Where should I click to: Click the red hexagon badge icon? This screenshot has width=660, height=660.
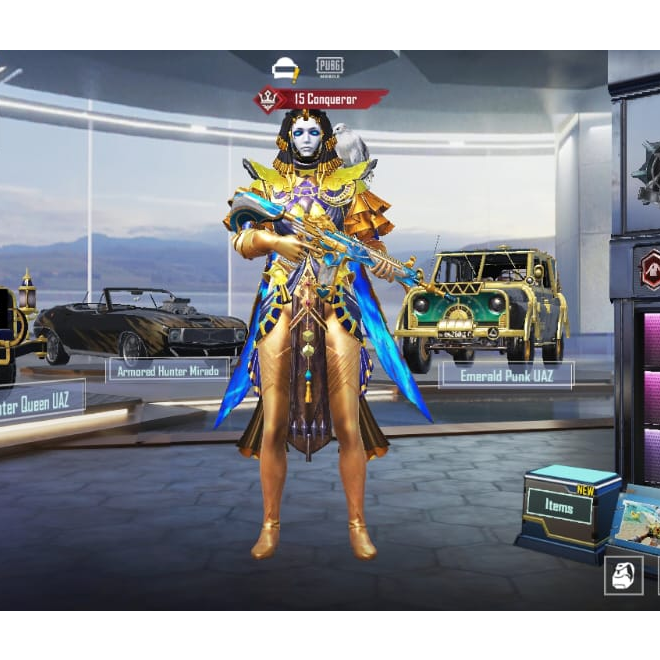coord(651,269)
